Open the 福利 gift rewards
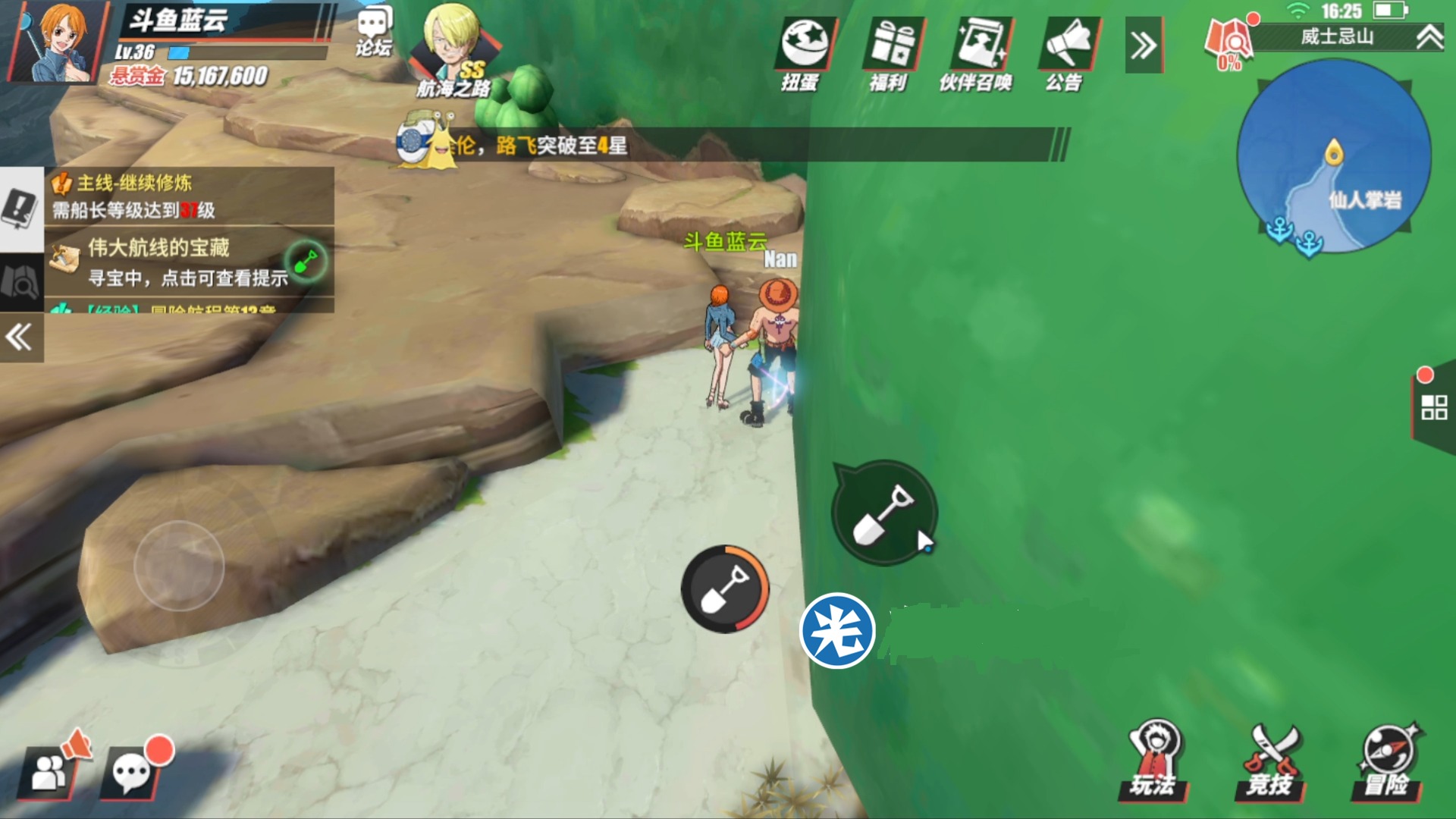 click(890, 53)
